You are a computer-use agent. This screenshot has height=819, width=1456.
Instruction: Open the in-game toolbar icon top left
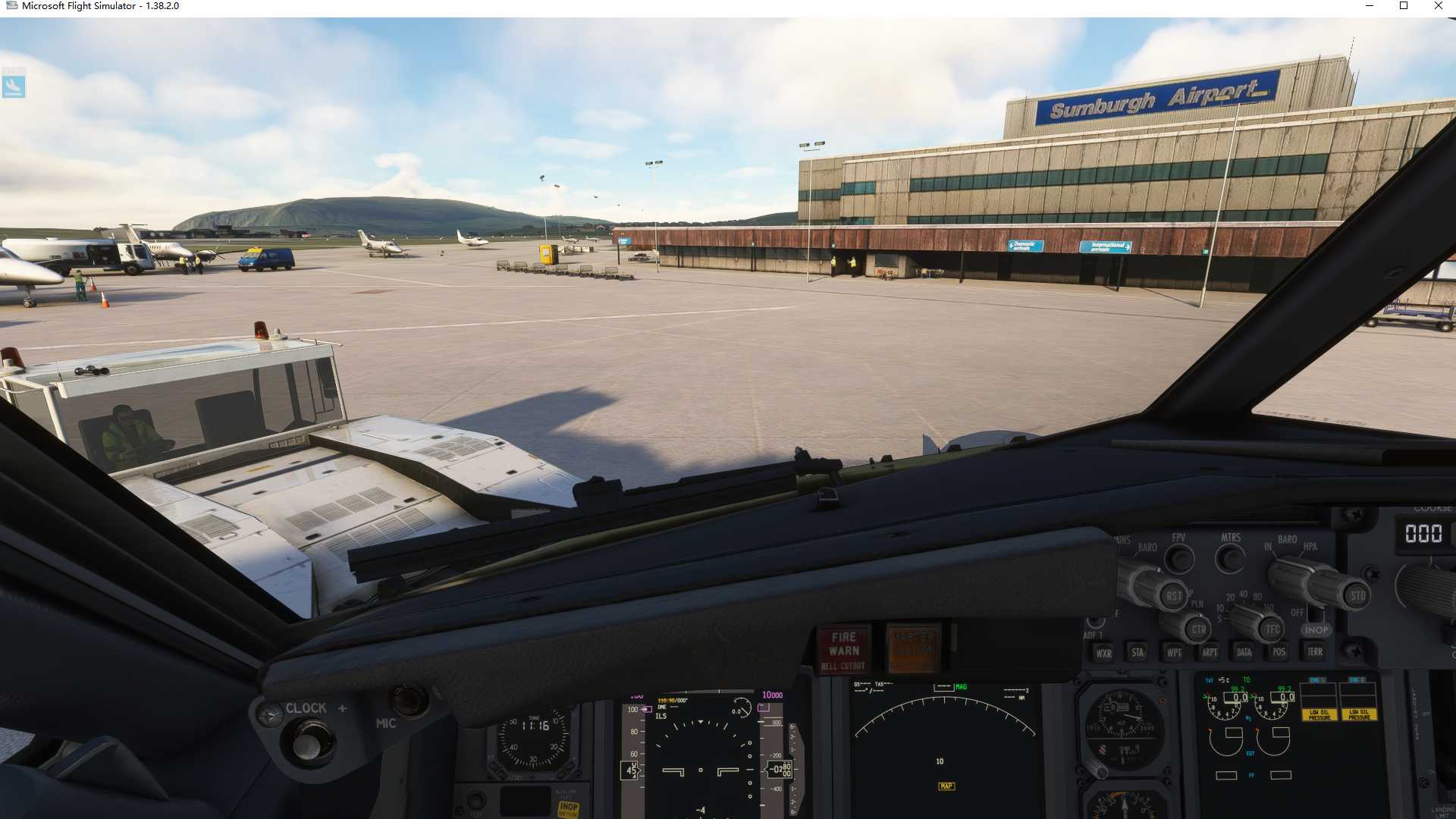click(13, 86)
